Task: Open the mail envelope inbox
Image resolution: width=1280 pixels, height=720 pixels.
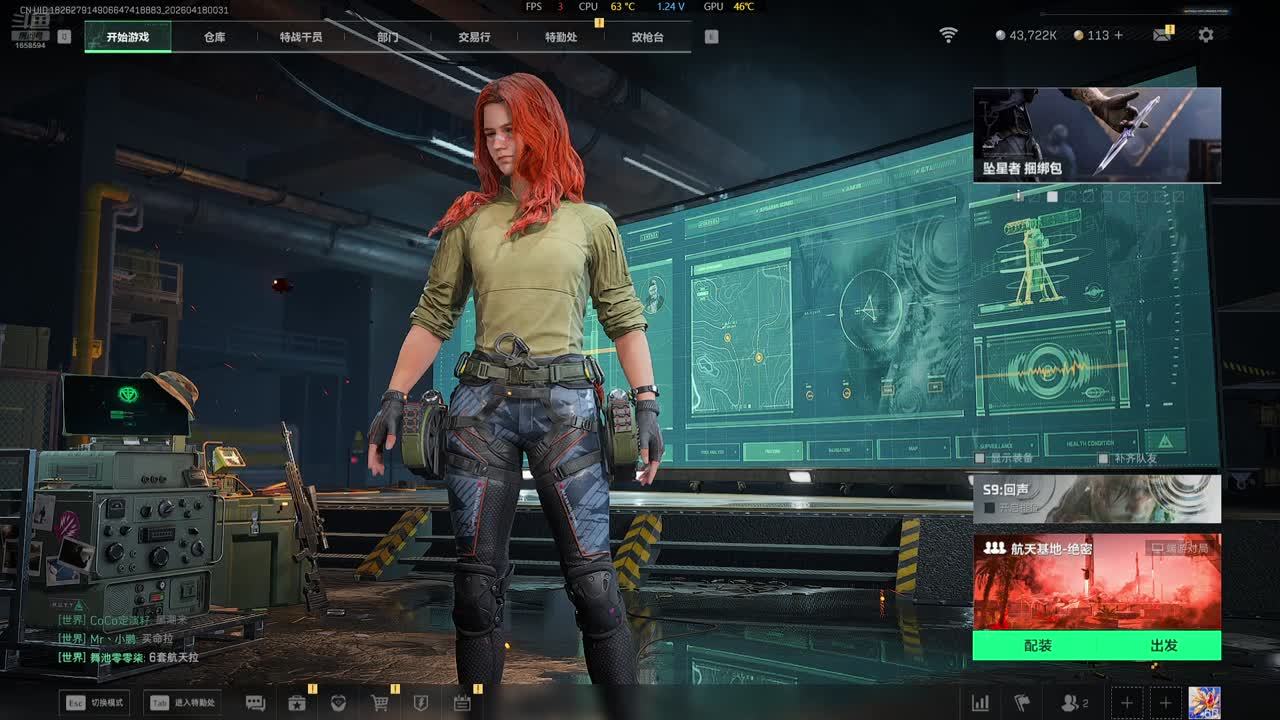Action: (1161, 35)
